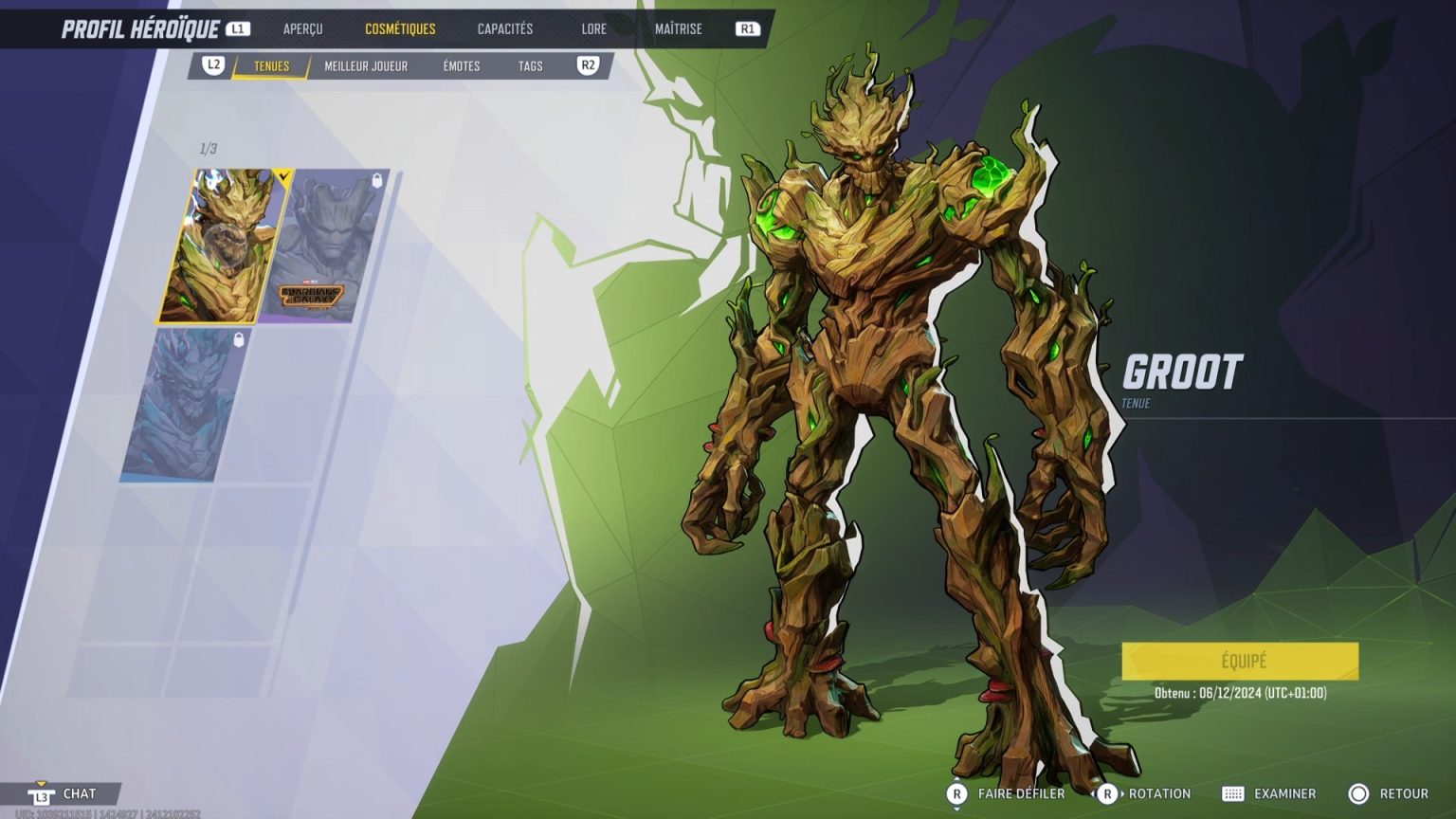Select the L2 trigger icon
Image resolution: width=1456 pixels, height=819 pixels.
point(213,65)
